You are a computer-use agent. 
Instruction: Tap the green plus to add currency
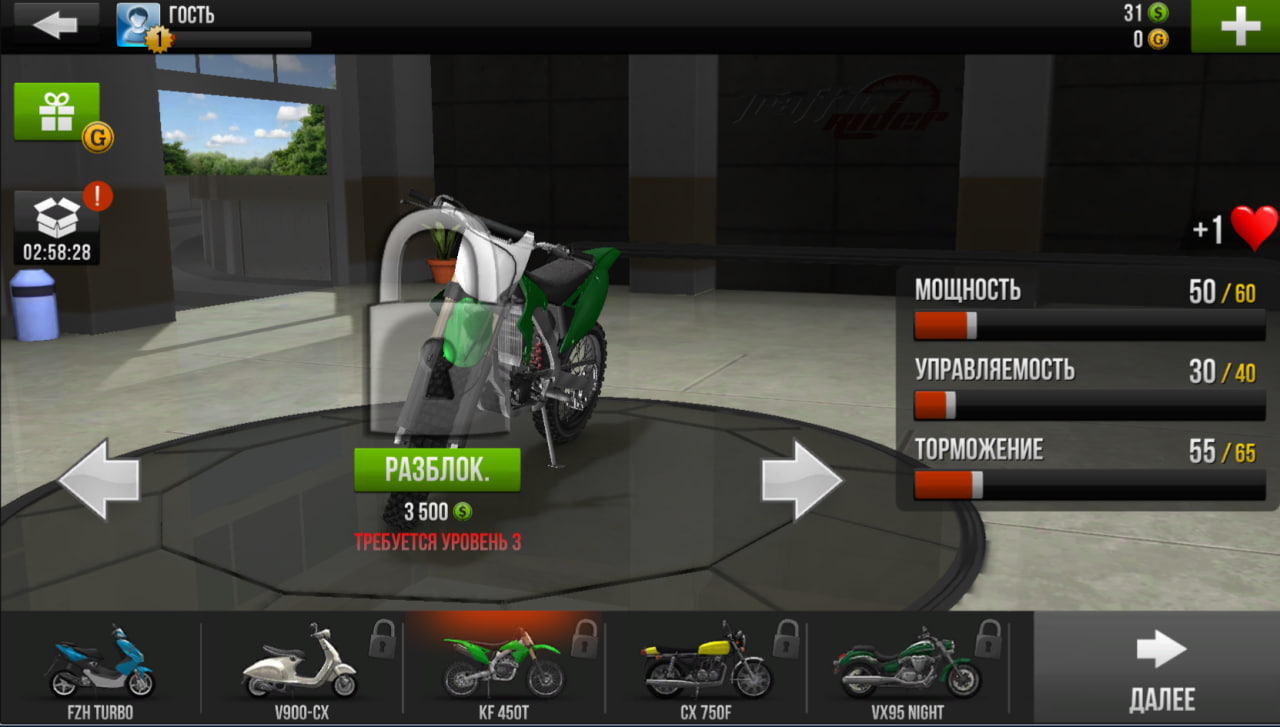click(x=1238, y=26)
